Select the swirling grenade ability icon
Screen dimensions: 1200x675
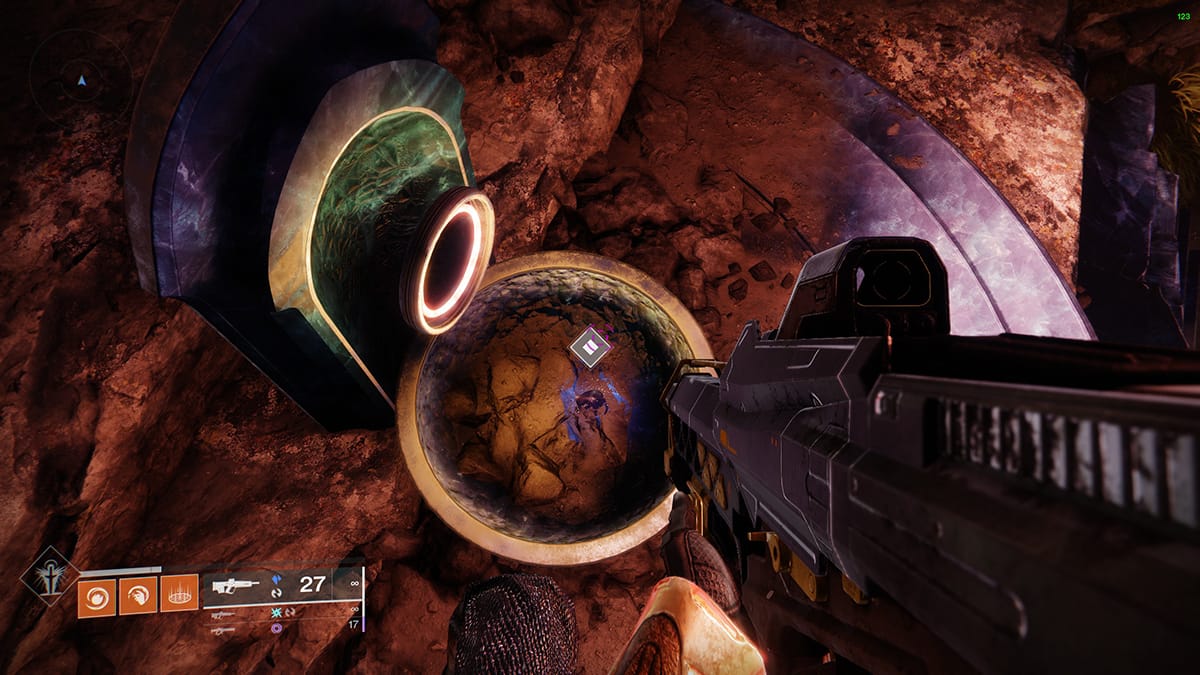[97, 597]
